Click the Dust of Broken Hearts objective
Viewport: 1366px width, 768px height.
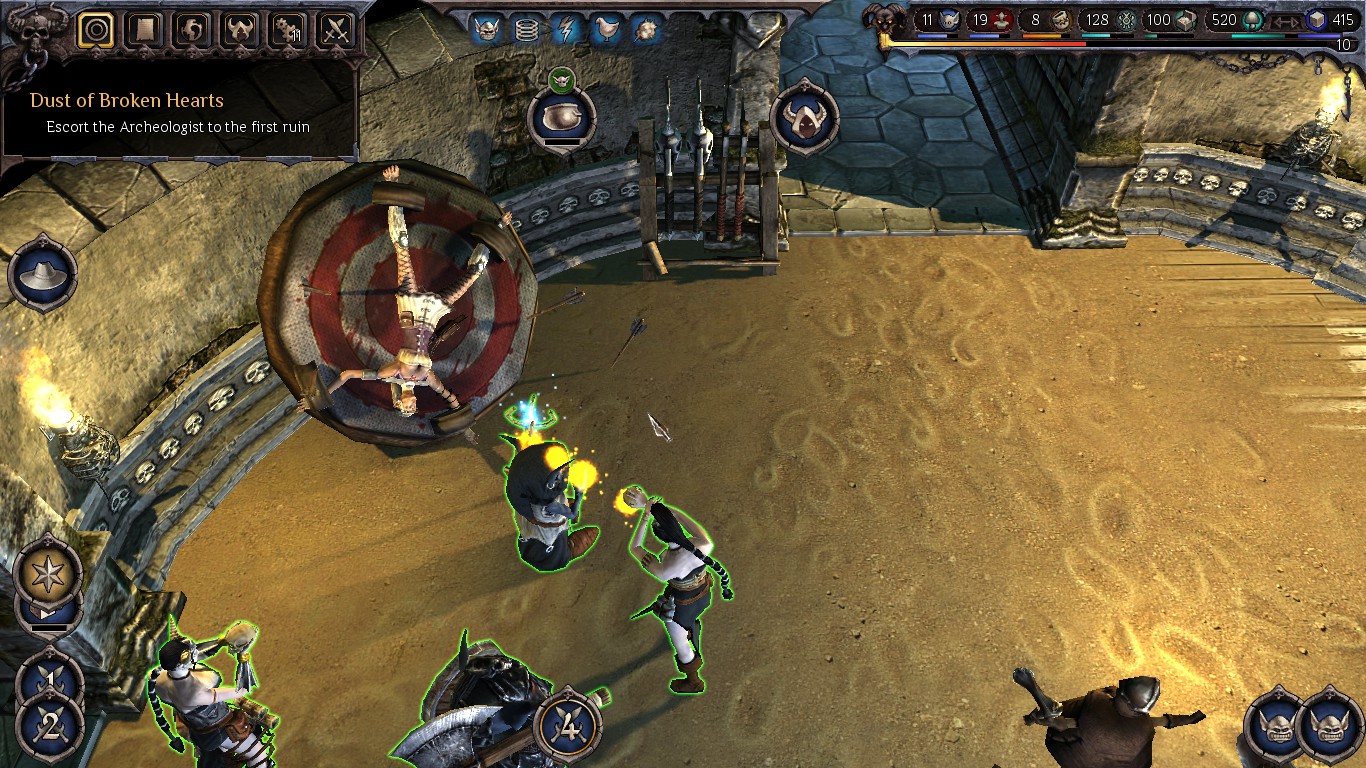coord(127,100)
